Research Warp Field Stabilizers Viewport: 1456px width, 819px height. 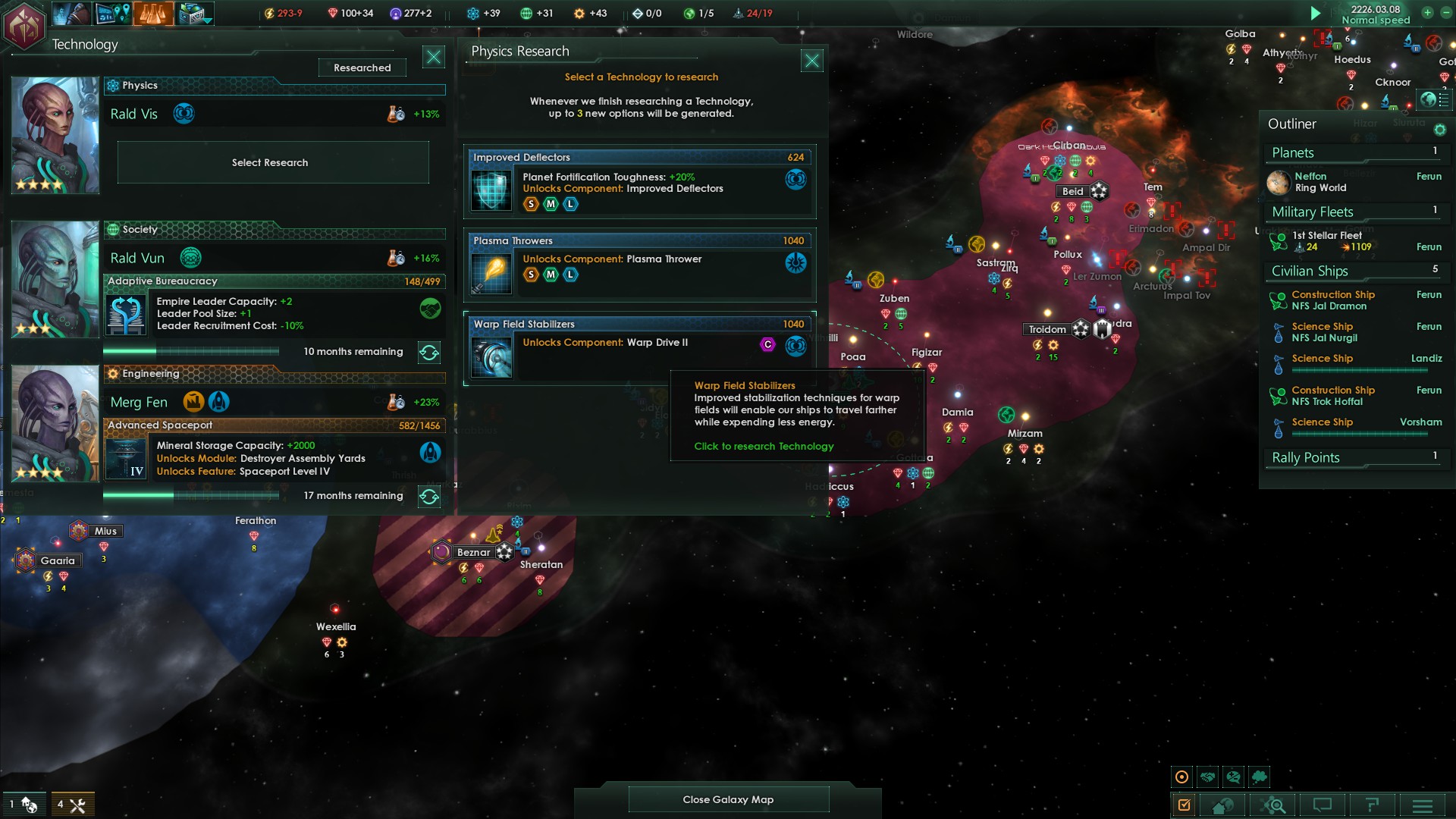(x=639, y=348)
